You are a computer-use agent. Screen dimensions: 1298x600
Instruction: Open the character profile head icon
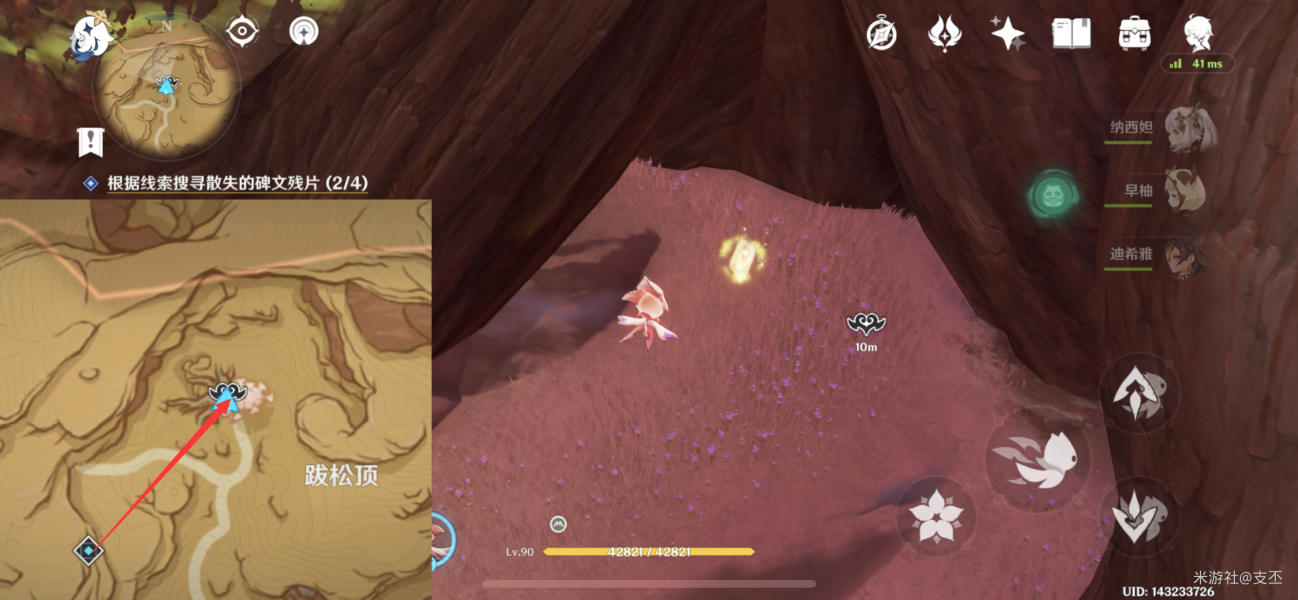pos(1197,33)
